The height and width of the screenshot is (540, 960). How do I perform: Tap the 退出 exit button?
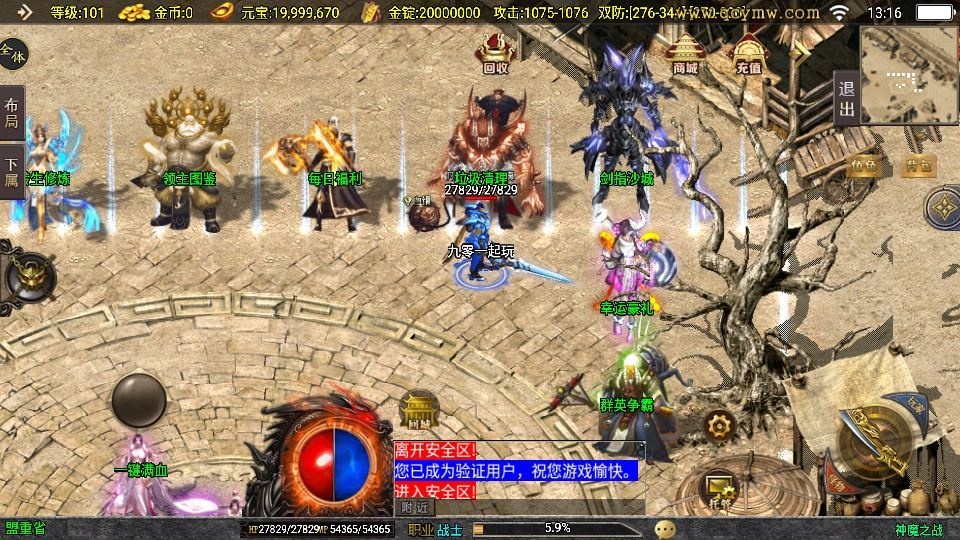click(846, 98)
